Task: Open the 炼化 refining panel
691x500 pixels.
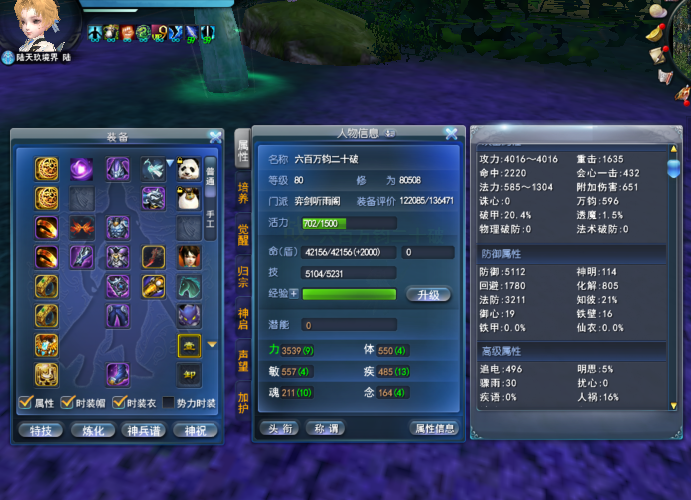Action: tap(94, 429)
